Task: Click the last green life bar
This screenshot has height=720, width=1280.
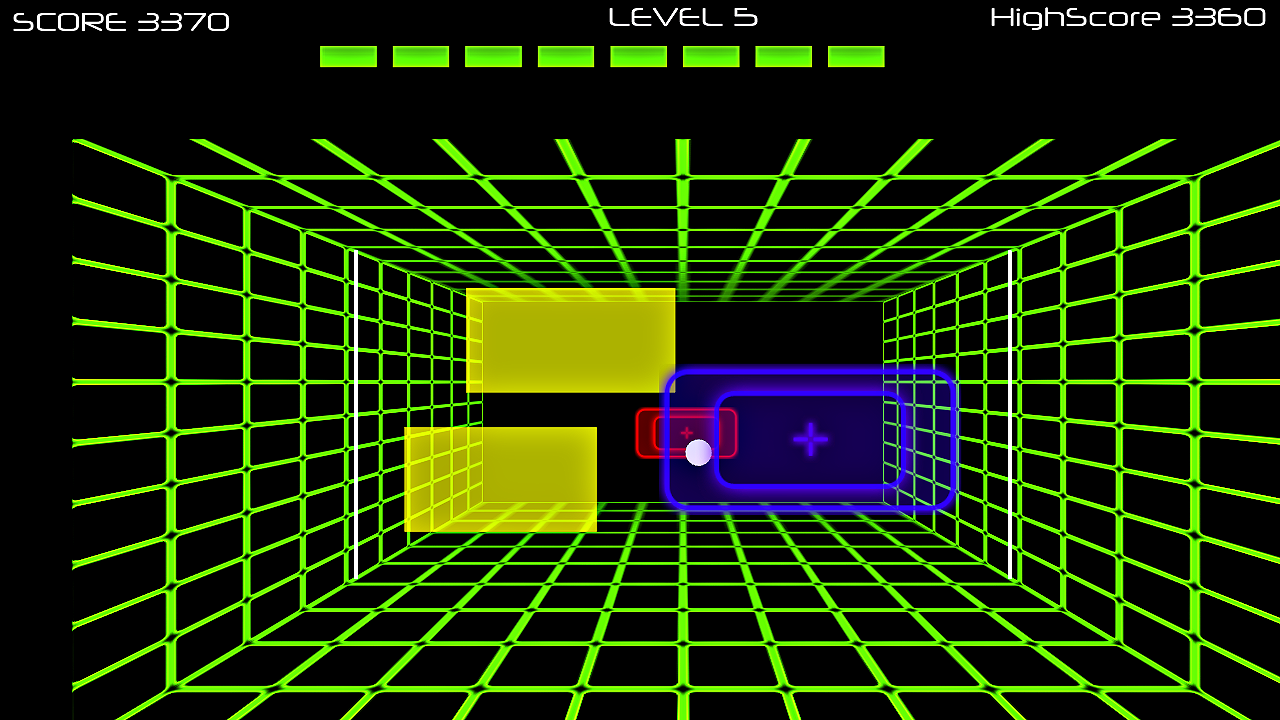Action: pyautogui.click(x=855, y=56)
